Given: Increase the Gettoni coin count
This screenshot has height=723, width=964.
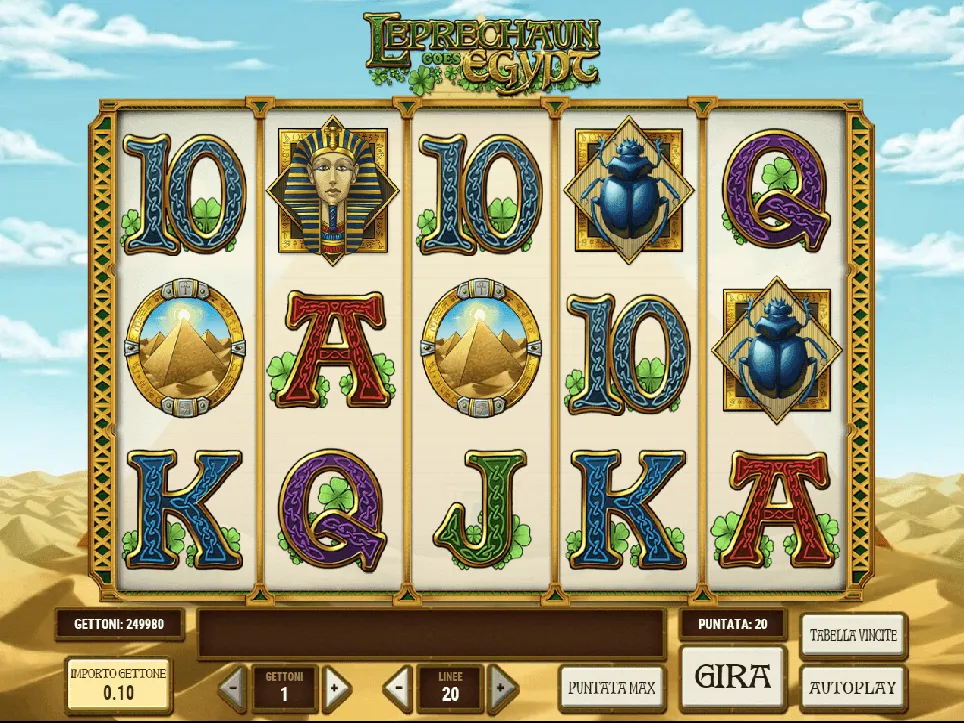Looking at the screenshot, I should pyautogui.click(x=337, y=688).
